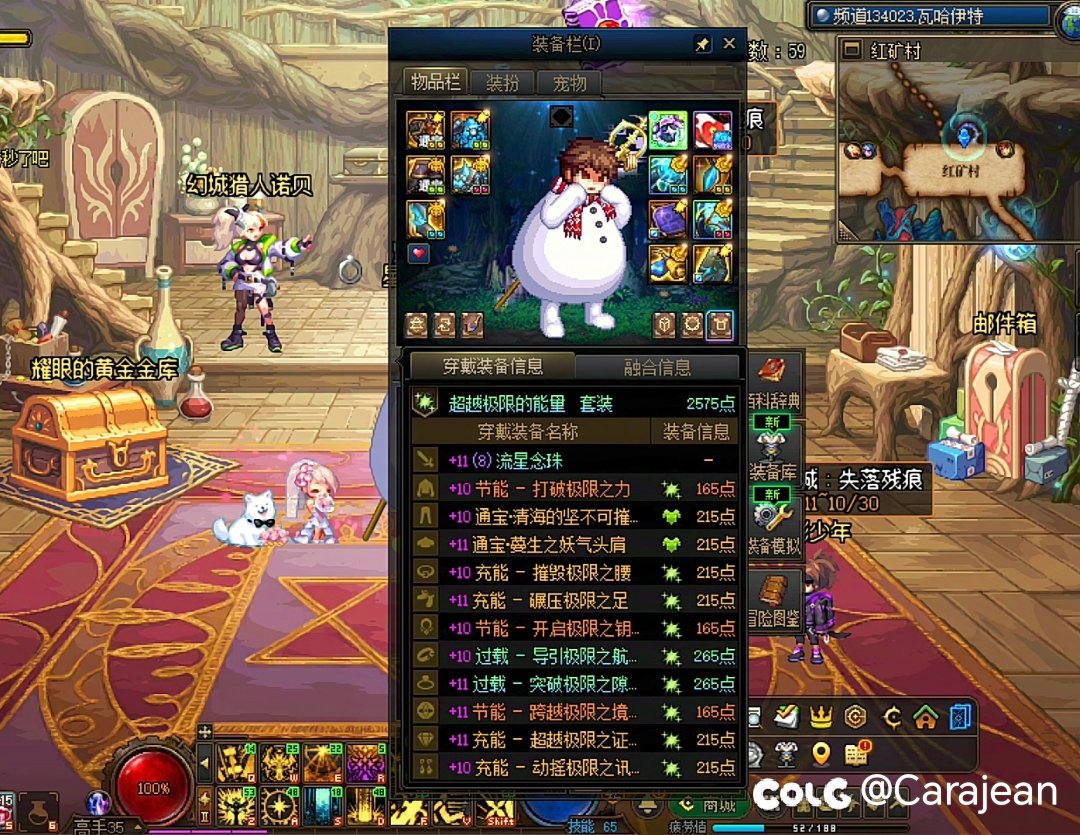The width and height of the screenshot is (1080, 835).
Task: Select the 穿戴装备信息 tab
Action: (x=493, y=365)
